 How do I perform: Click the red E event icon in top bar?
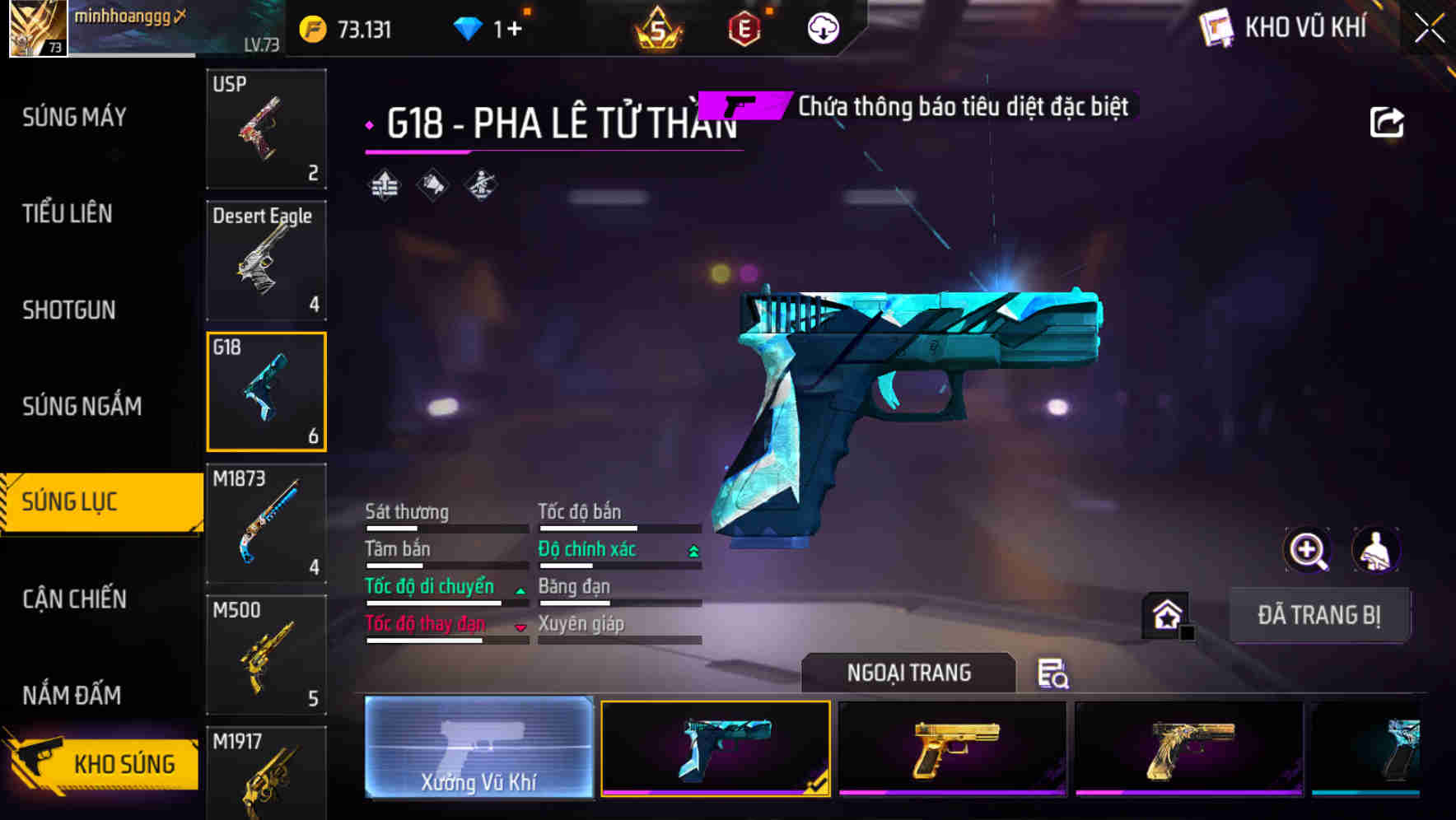tap(744, 27)
